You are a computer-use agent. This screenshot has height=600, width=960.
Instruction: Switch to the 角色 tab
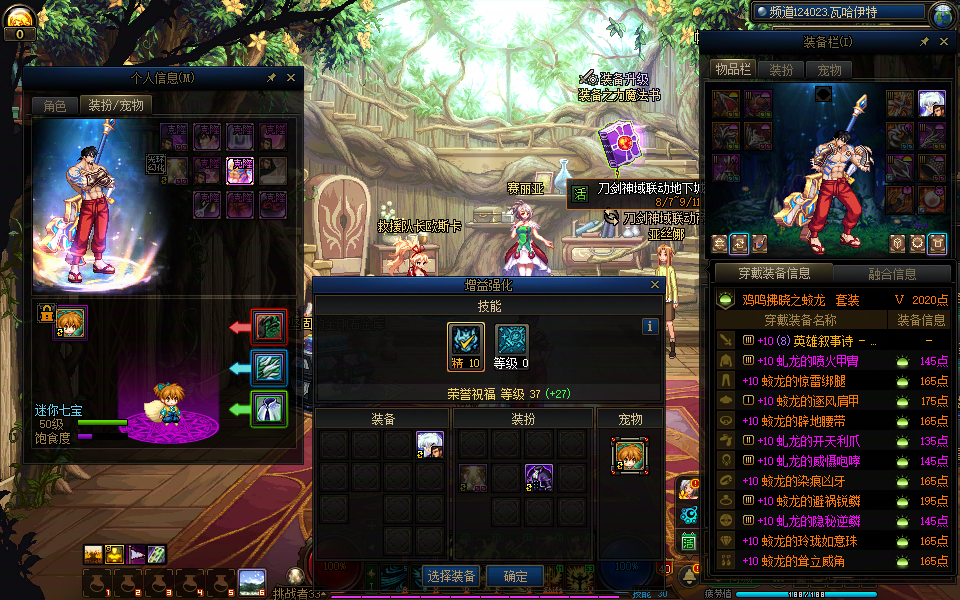54,105
